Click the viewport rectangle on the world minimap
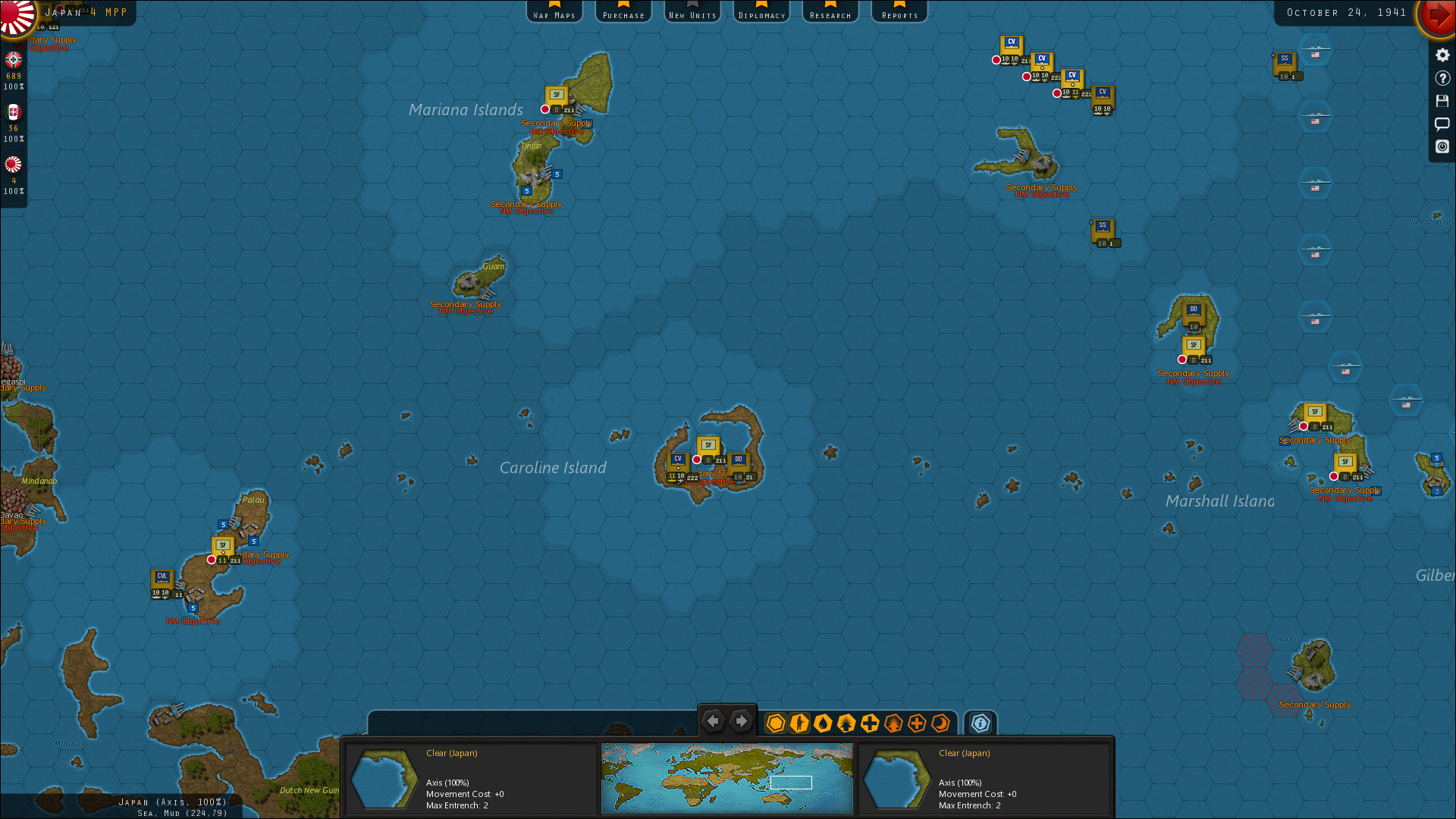 pos(791,782)
